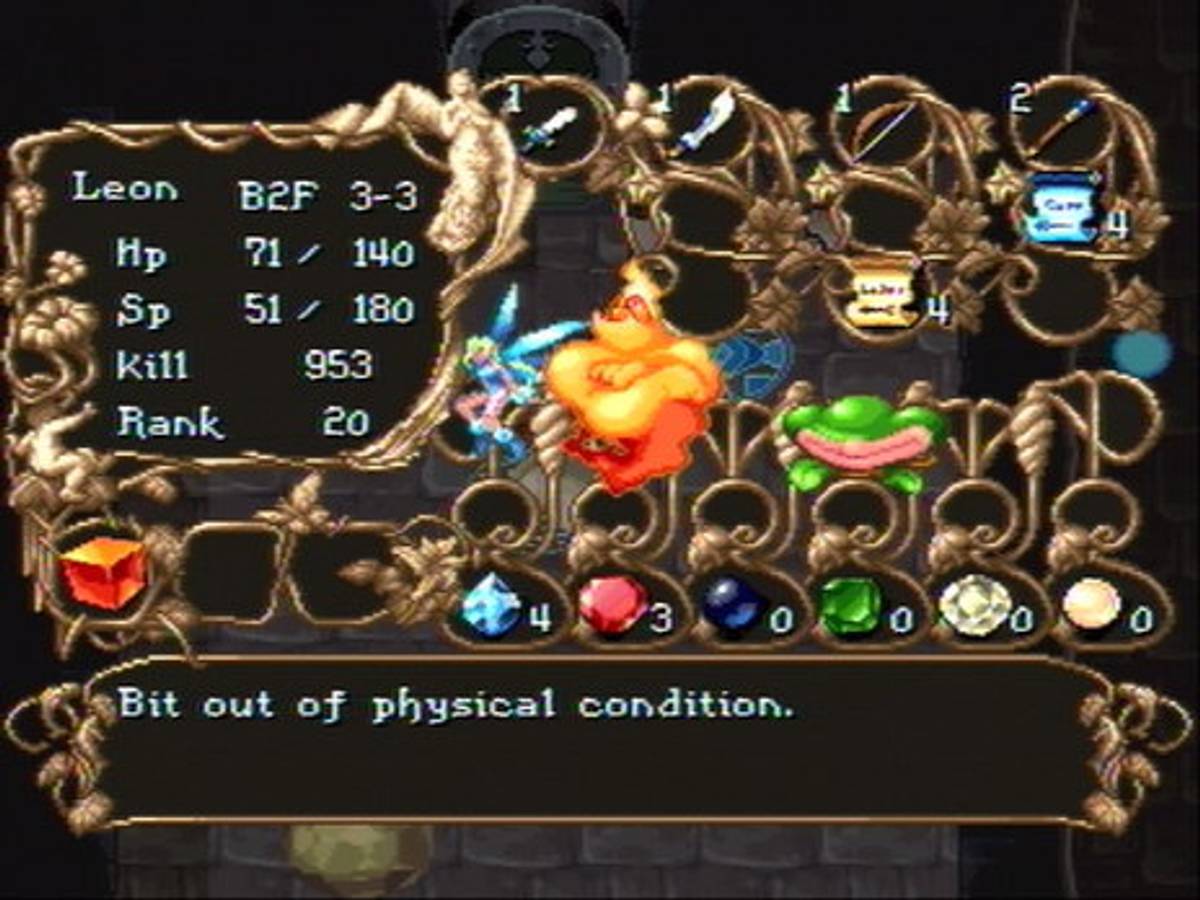
Task: Select the peach pearl gem
Action: coord(1090,605)
